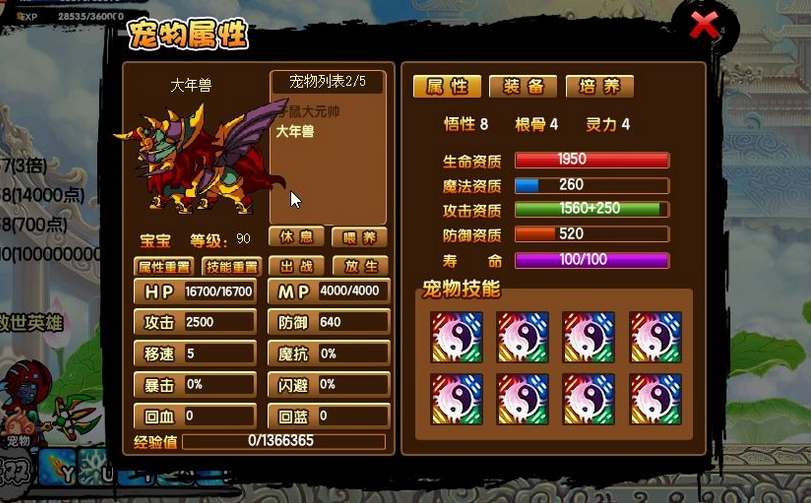This screenshot has width=811, height=503.
Task: Feed the pet with 喂养
Action: (359, 239)
